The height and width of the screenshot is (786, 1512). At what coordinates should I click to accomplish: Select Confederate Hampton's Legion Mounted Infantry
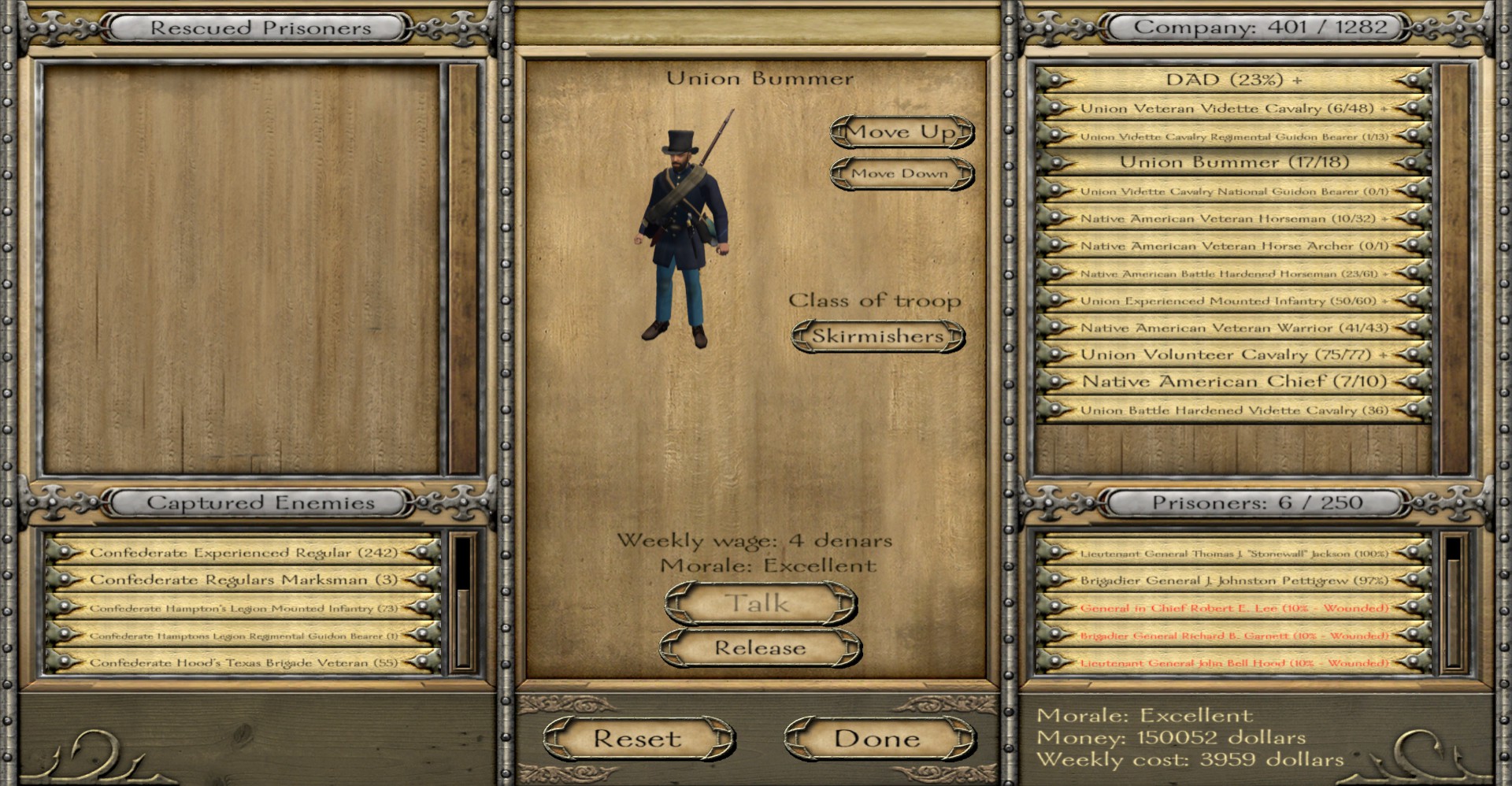[x=243, y=608]
